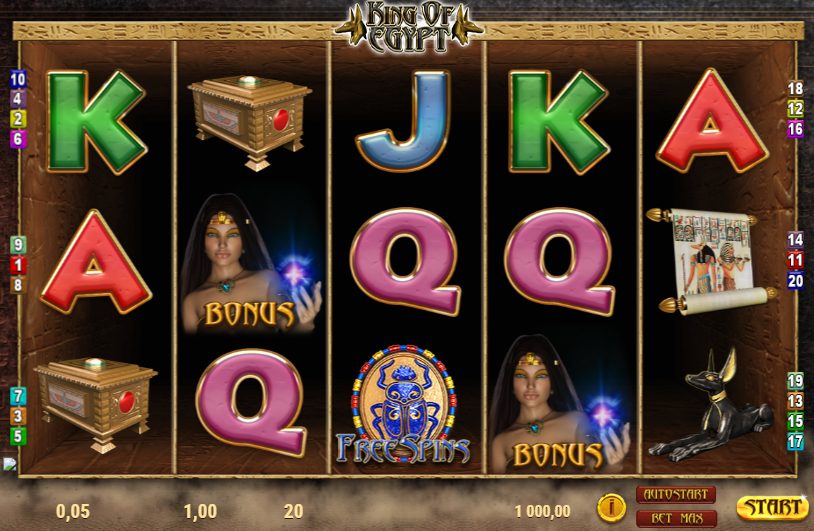Open the gold info paytable button
Image resolution: width=814 pixels, height=531 pixels.
coord(611,507)
